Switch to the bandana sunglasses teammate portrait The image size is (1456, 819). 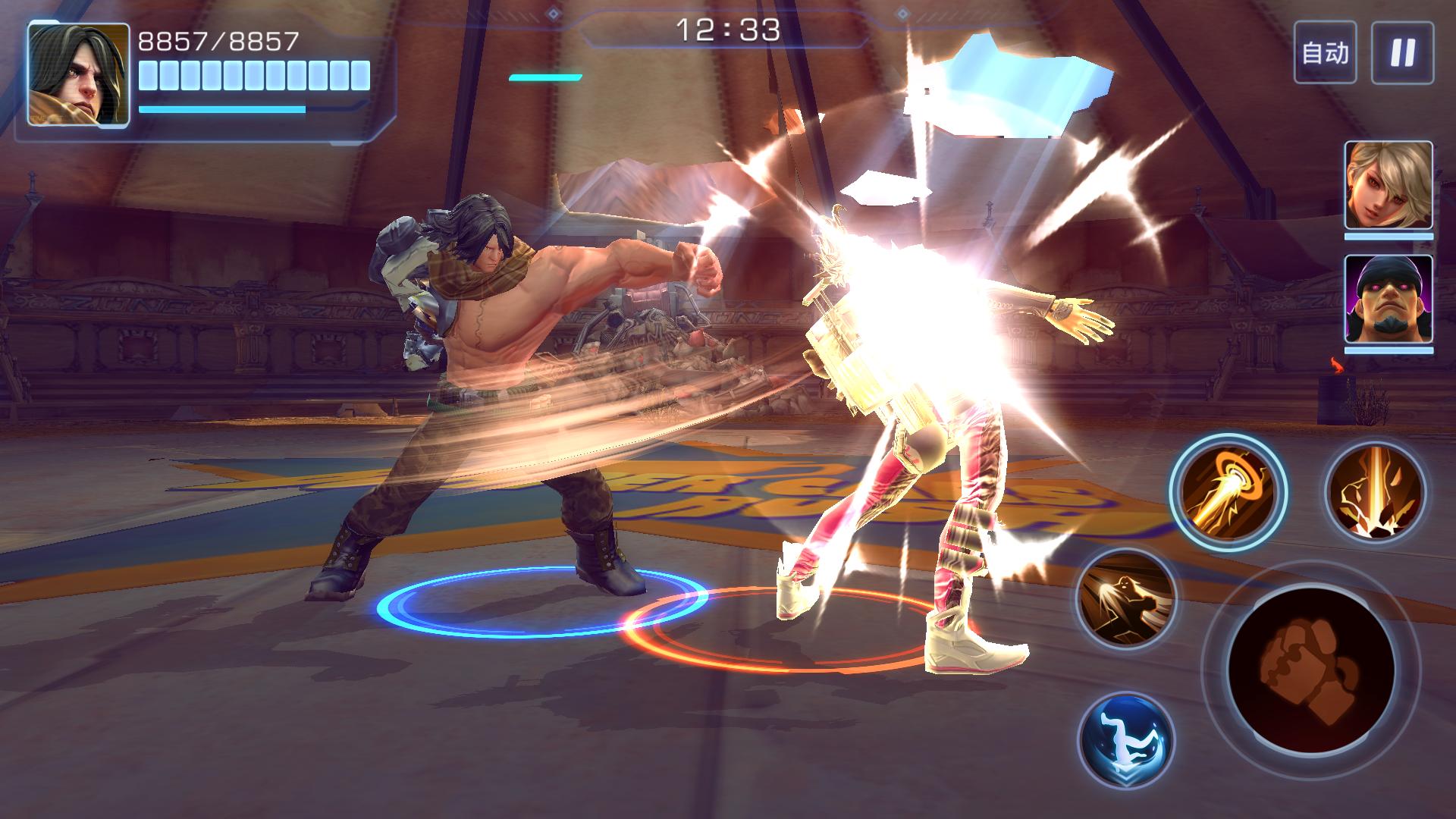click(x=1389, y=299)
